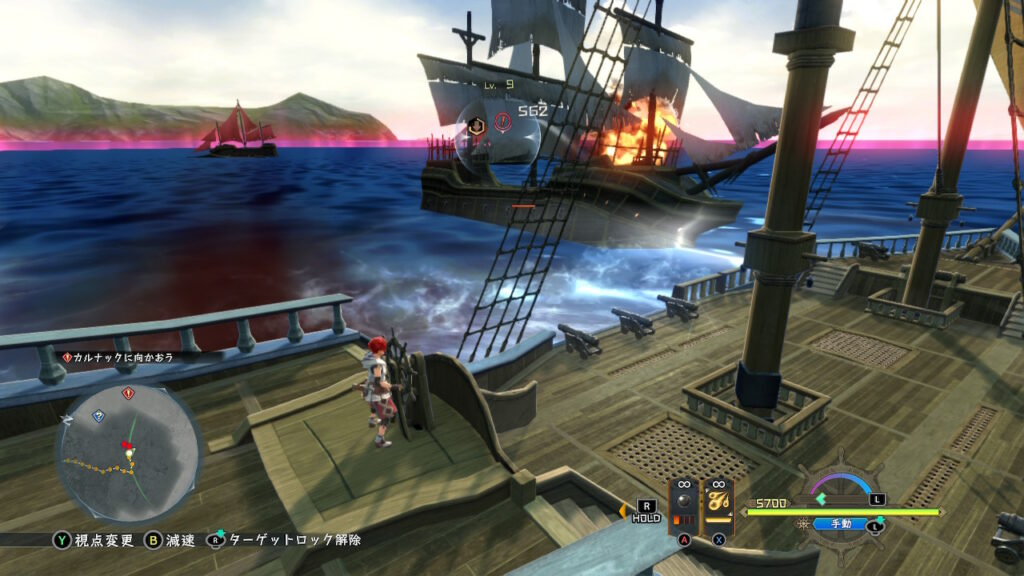Viewport: 1024px width, 576px height.
Task: Click the red target alert marker on enemy ship
Action: click(x=502, y=122)
